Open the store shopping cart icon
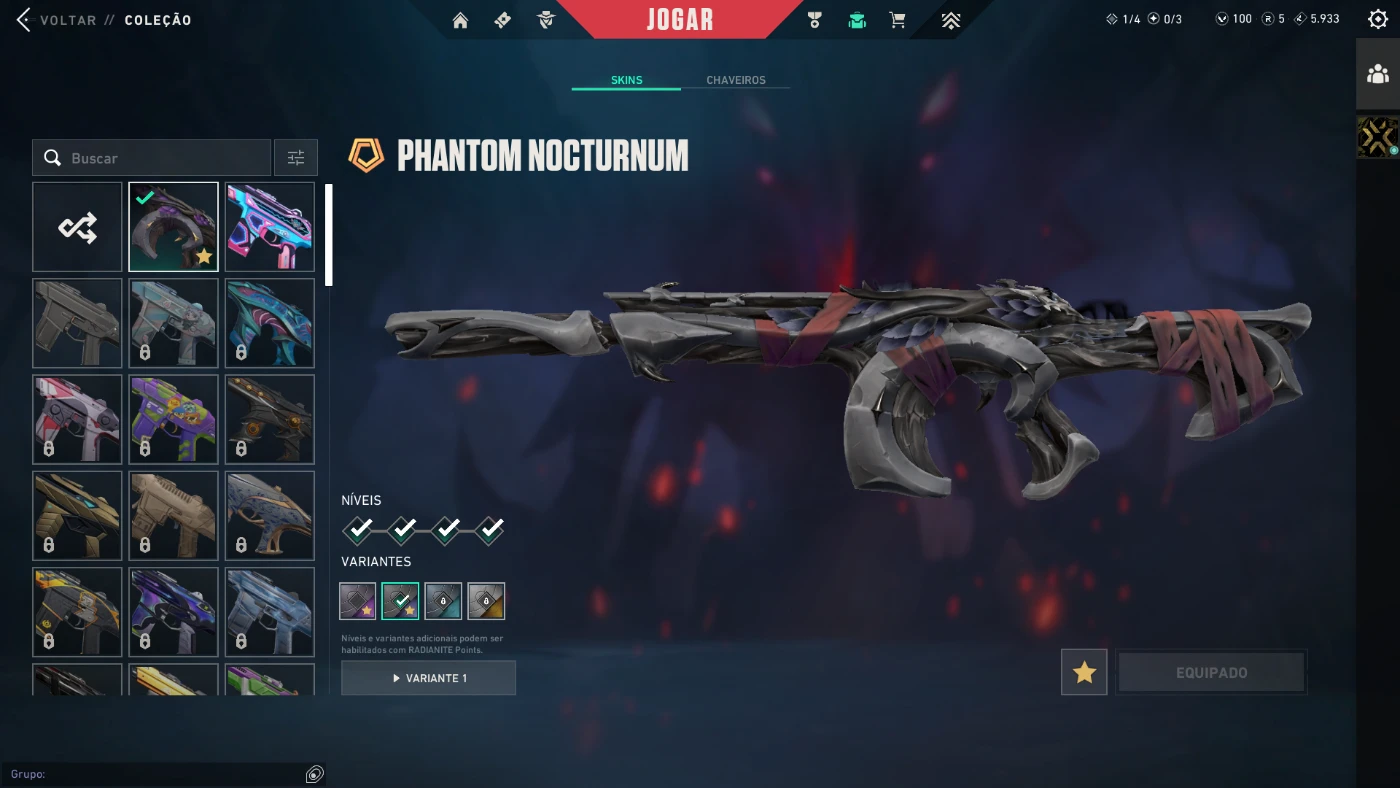Screen dimensions: 1400x788 [898, 20]
